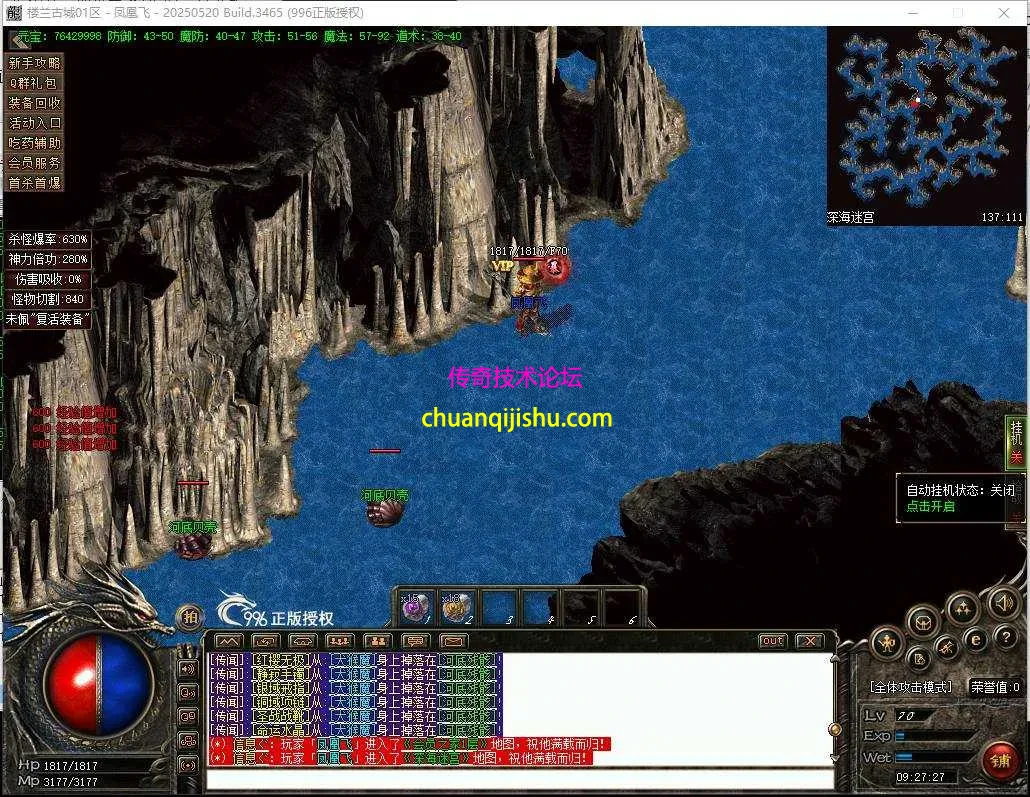Show the 首杀首爆 first-kill menu
Image resolution: width=1030 pixels, height=797 pixels.
point(35,183)
